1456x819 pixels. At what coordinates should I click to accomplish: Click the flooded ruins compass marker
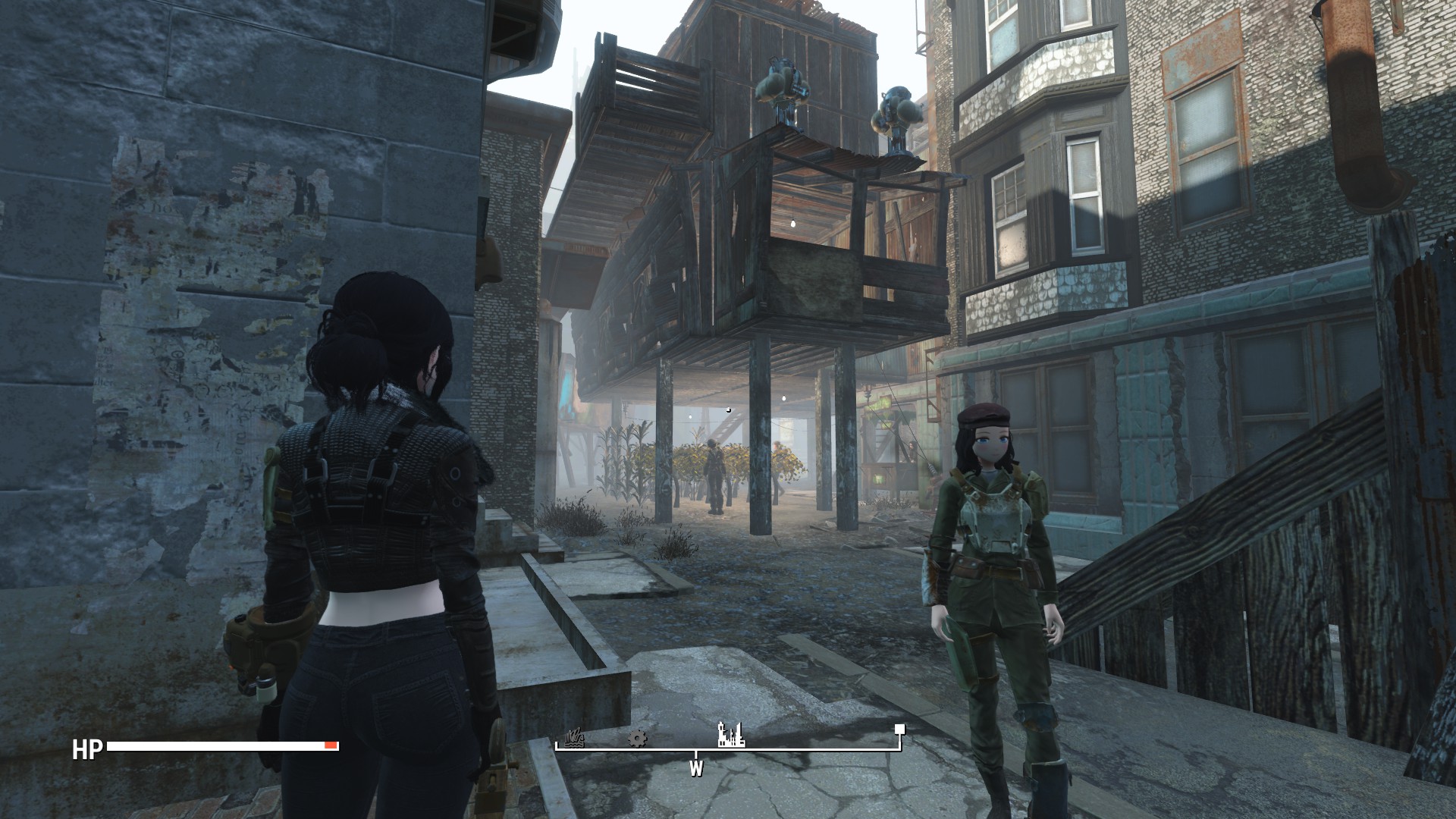coord(575,738)
